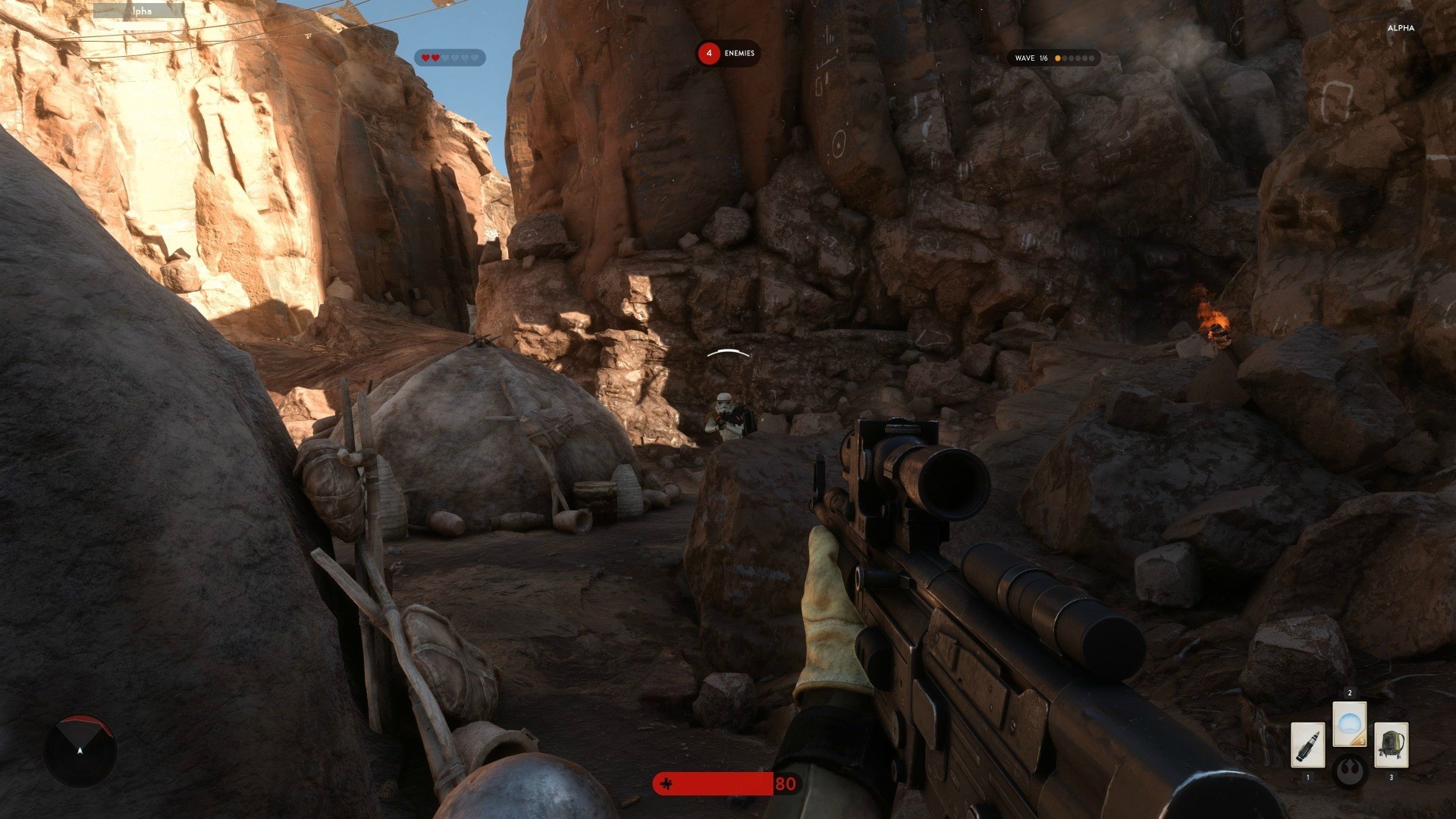Toggle the first wave dot indicator
The image size is (1456, 819).
1058,58
